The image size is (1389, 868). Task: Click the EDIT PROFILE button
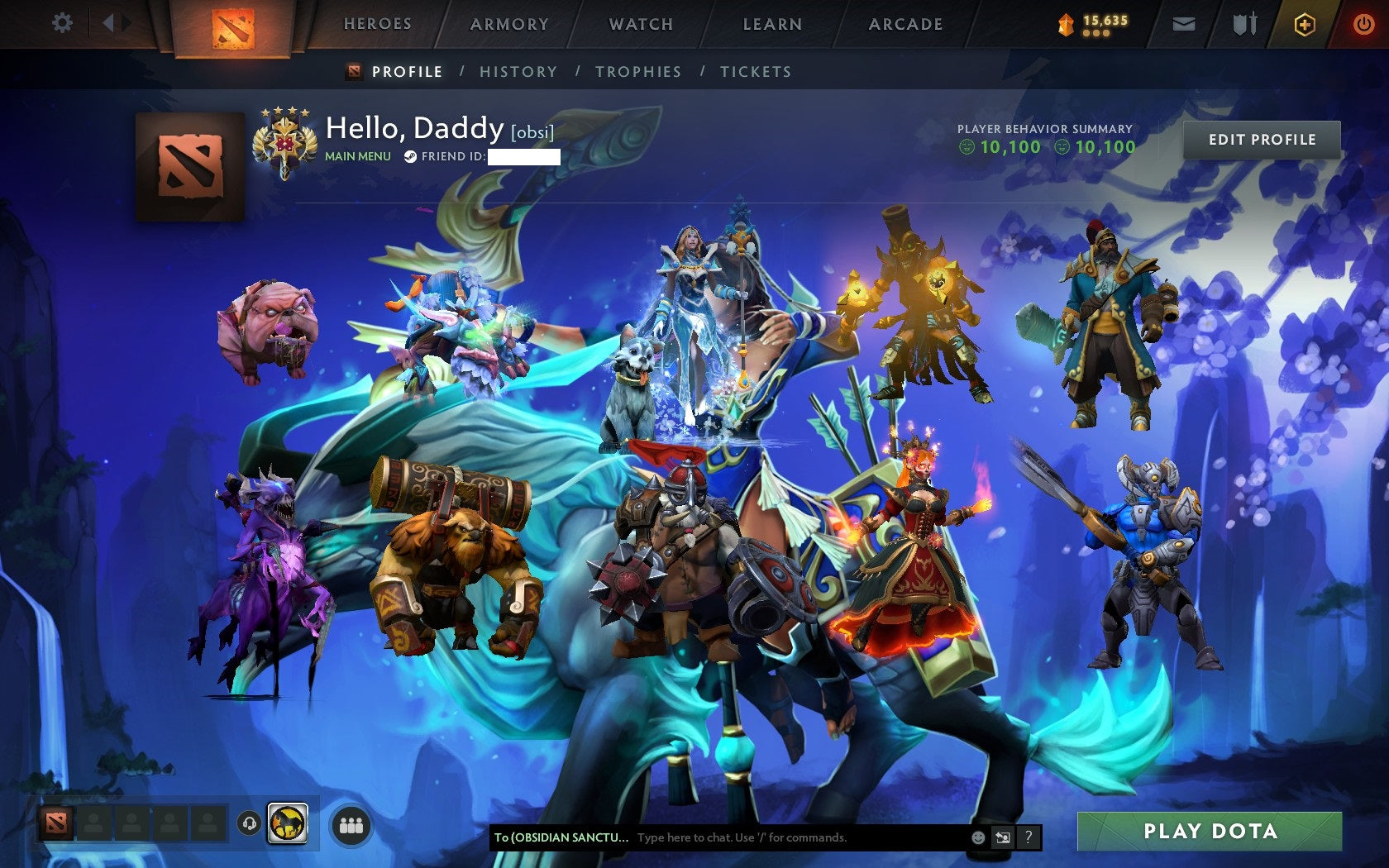tap(1263, 140)
